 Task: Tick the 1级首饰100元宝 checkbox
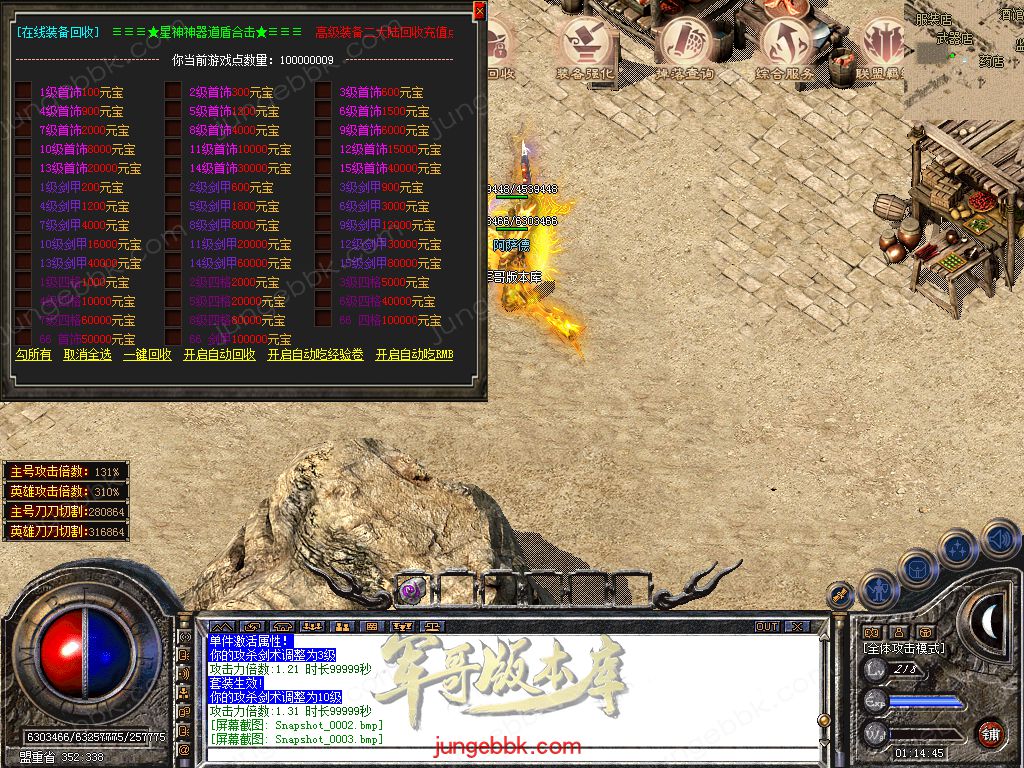23,92
